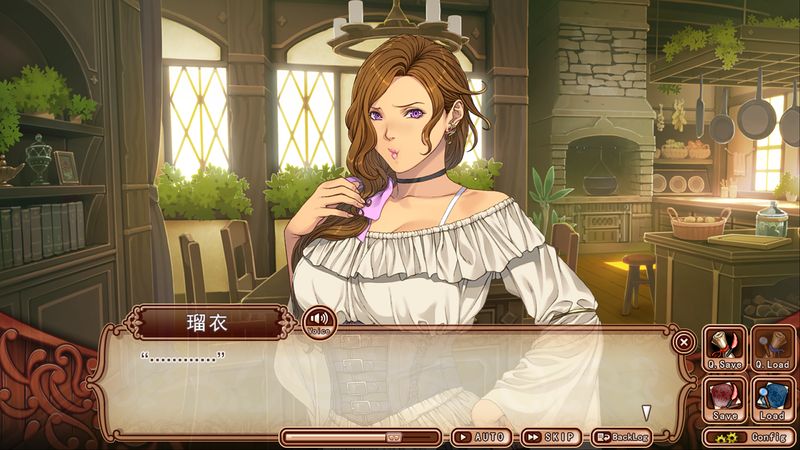Image resolution: width=800 pixels, height=450 pixels.
Task: Open the Load menu
Action: coord(772,399)
